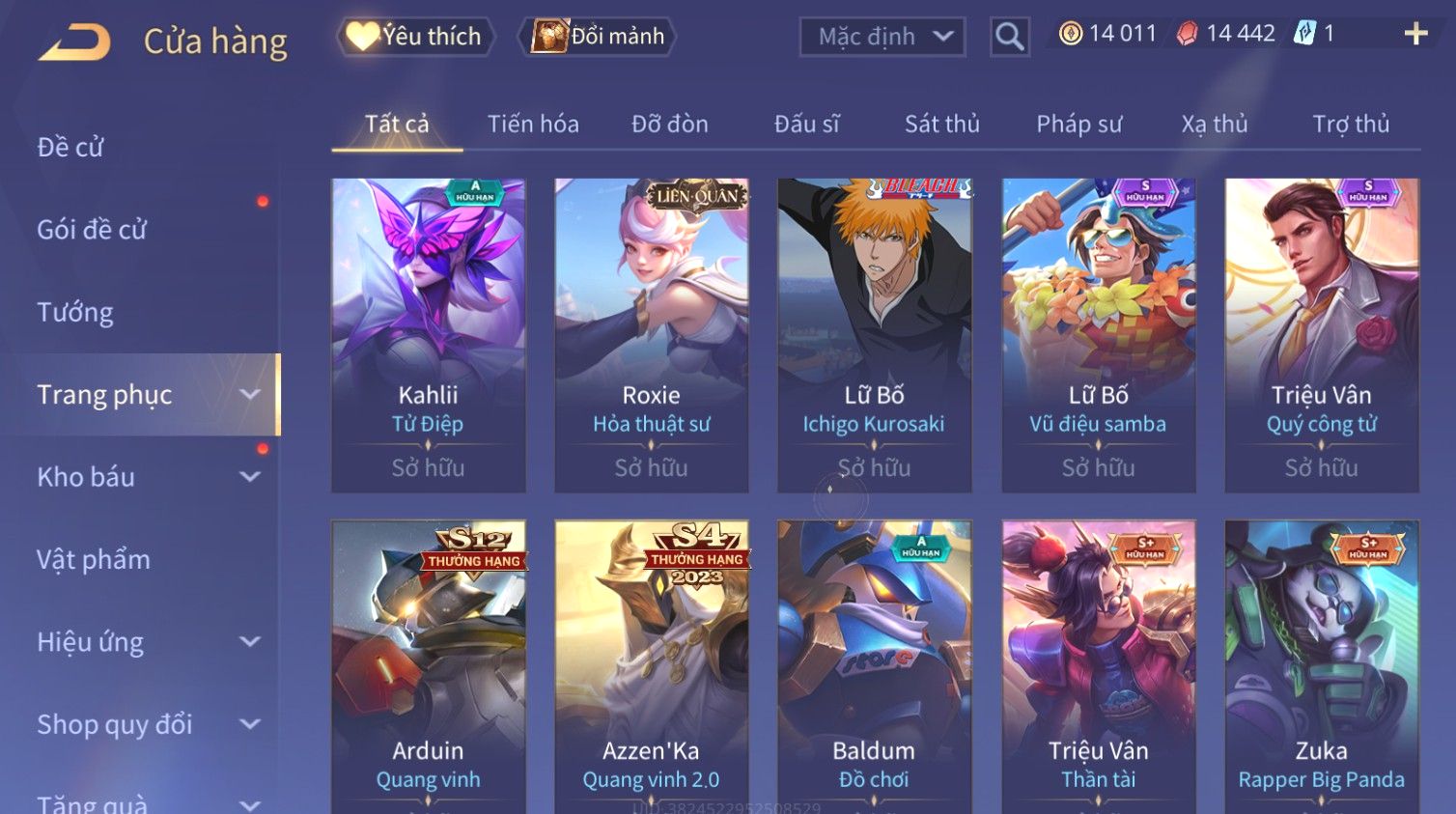Select the Roxie Hỏa thuật sư skin

(652, 334)
